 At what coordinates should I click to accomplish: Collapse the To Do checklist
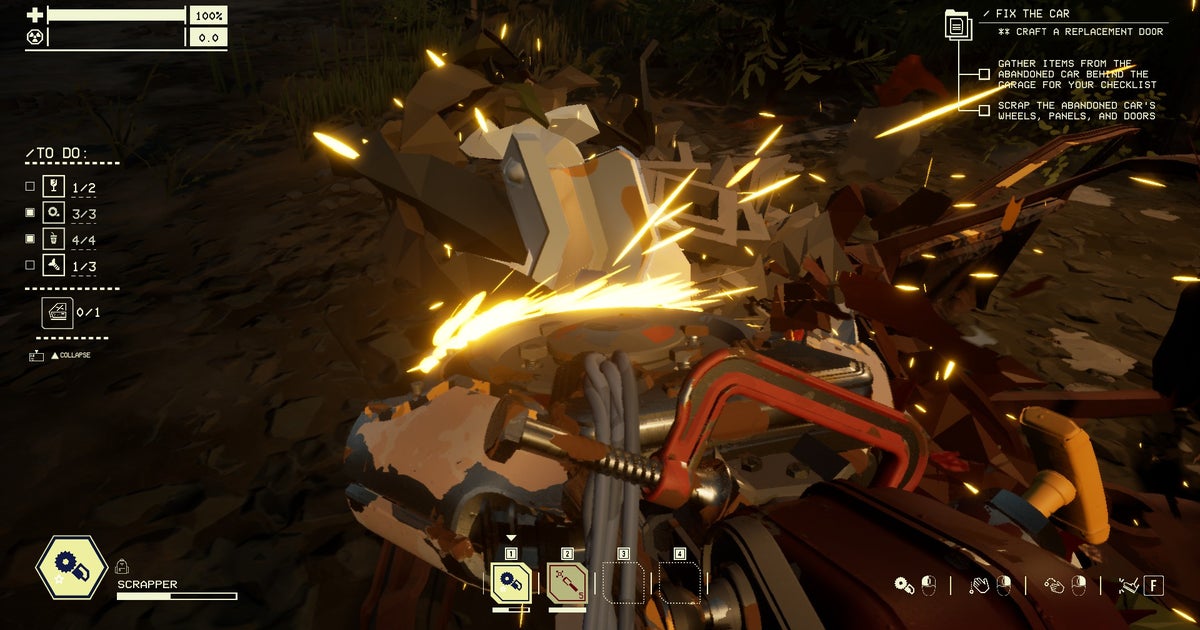70,355
